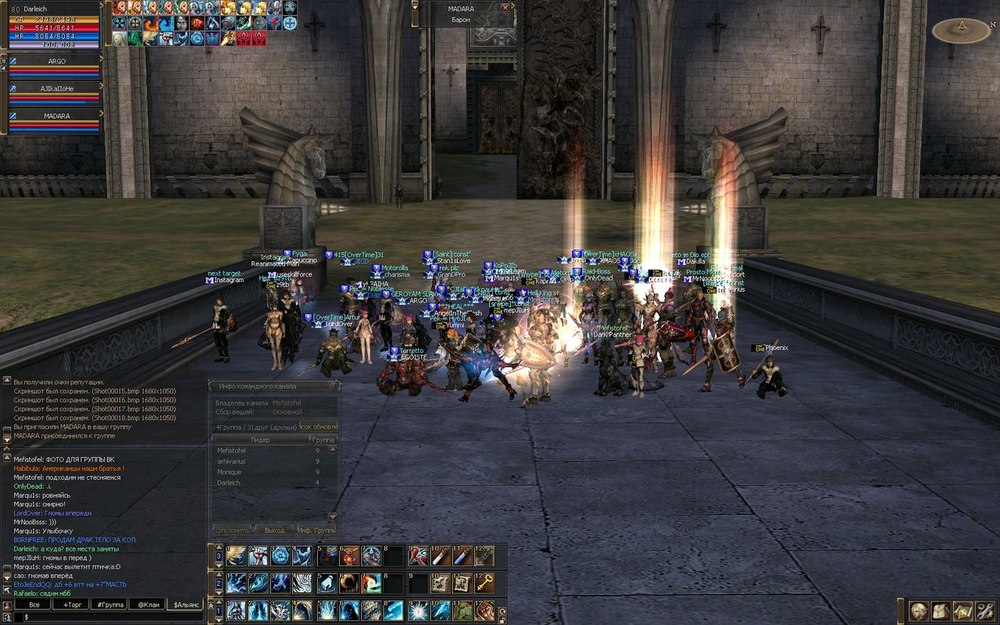Open the +Торг trade chat tab
The width and height of the screenshot is (1000, 625).
coord(72,605)
